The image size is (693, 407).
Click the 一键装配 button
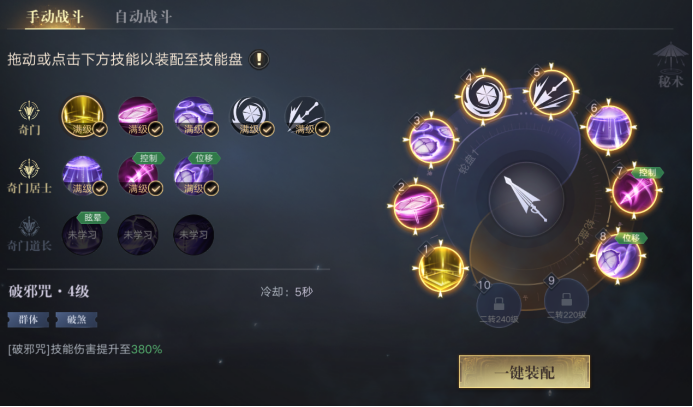(x=524, y=372)
